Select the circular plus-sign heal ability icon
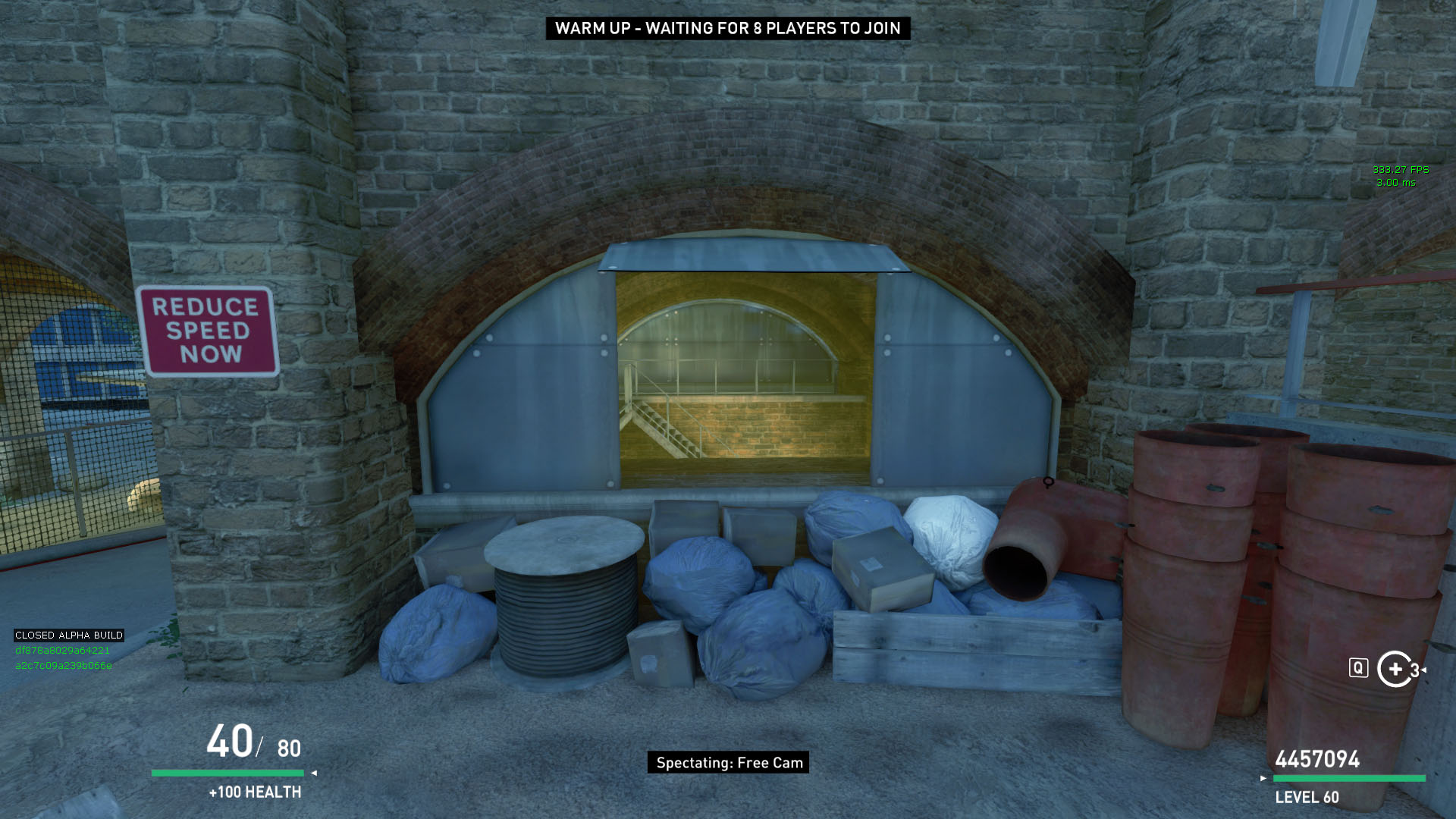1456x819 pixels. 1395,669
